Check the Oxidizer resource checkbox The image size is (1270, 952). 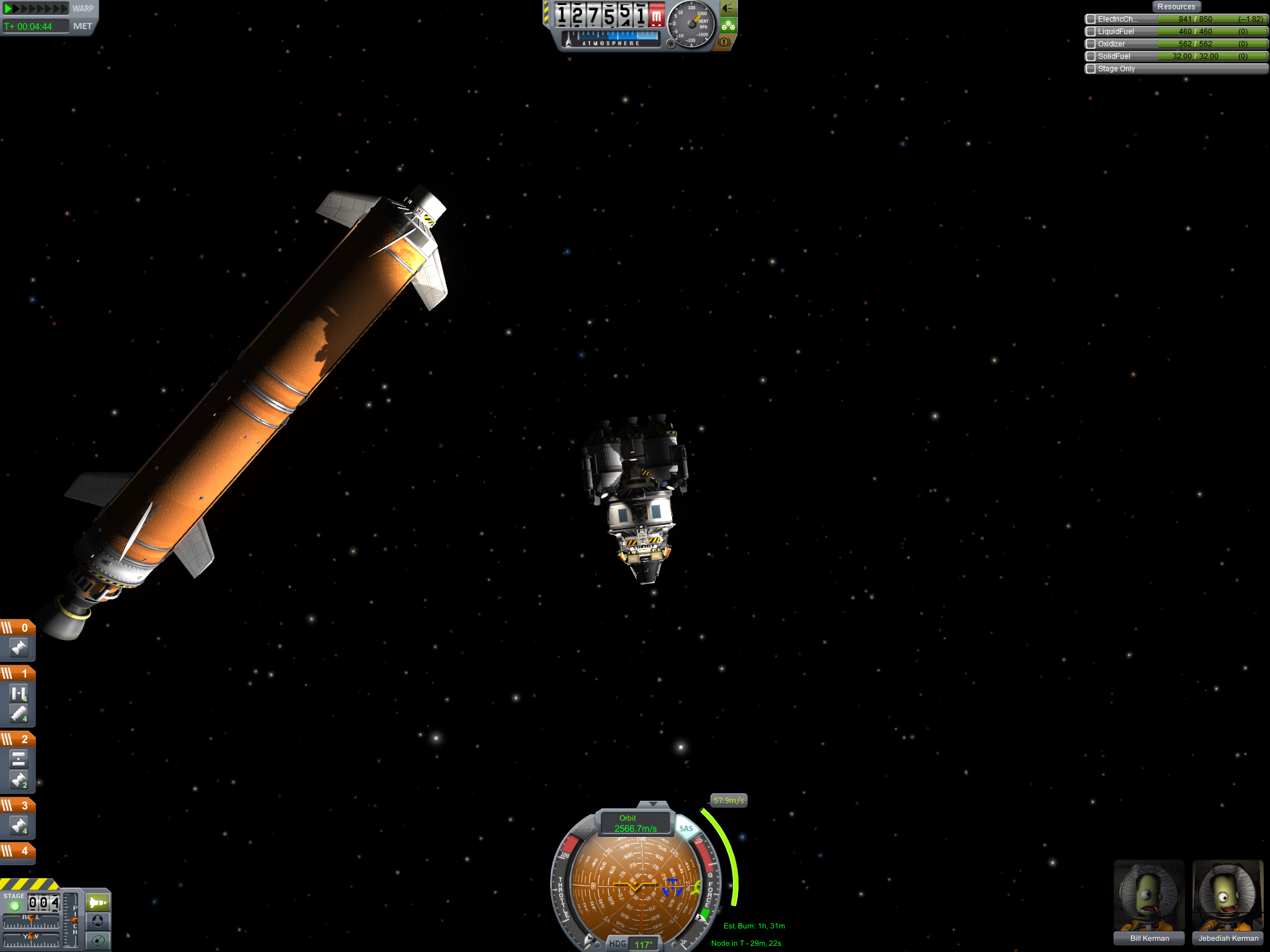(1091, 44)
